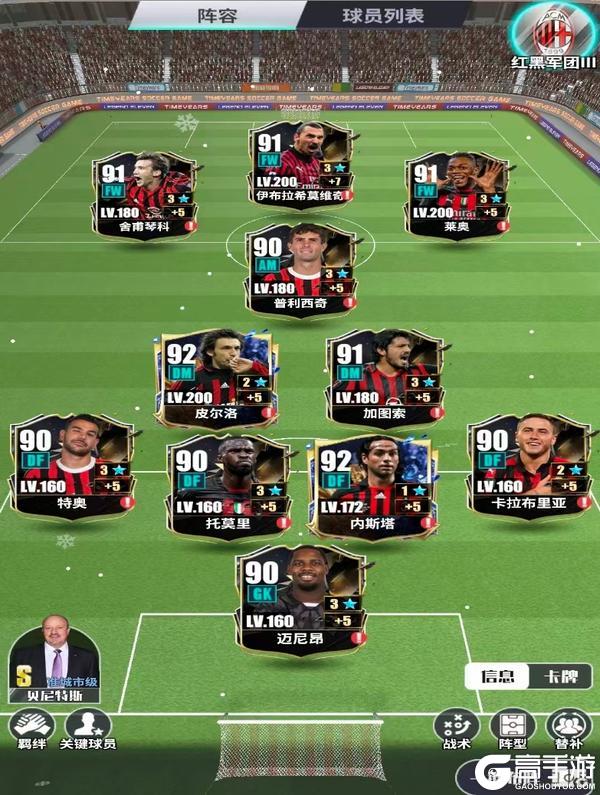Open the 羁绊 bonds menu
Image resolution: width=600 pixels, height=795 pixels.
coord(31,730)
